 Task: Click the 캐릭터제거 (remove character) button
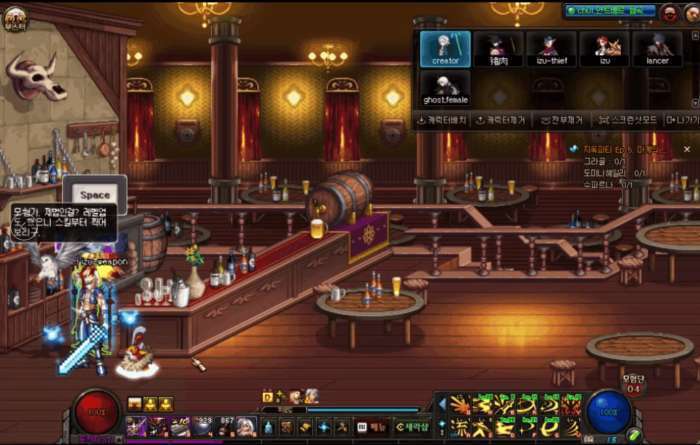point(500,120)
